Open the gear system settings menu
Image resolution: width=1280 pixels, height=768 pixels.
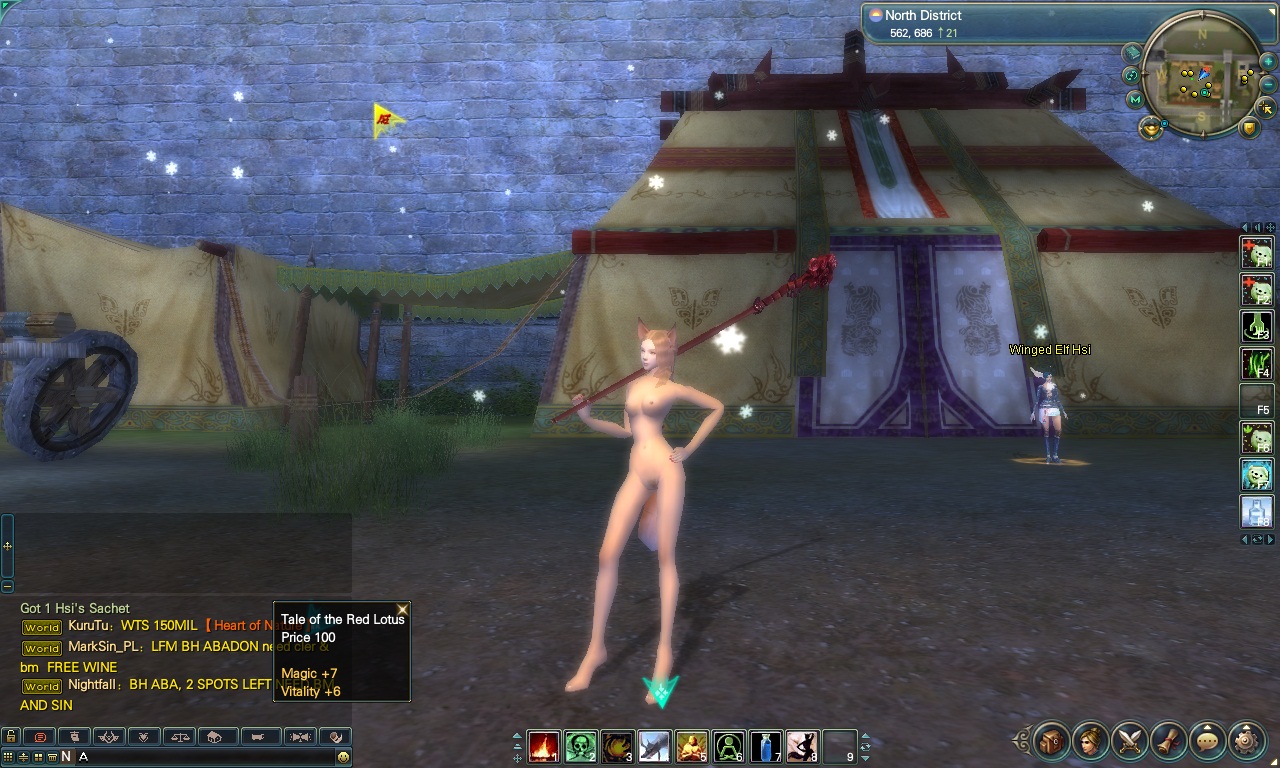point(1247,741)
